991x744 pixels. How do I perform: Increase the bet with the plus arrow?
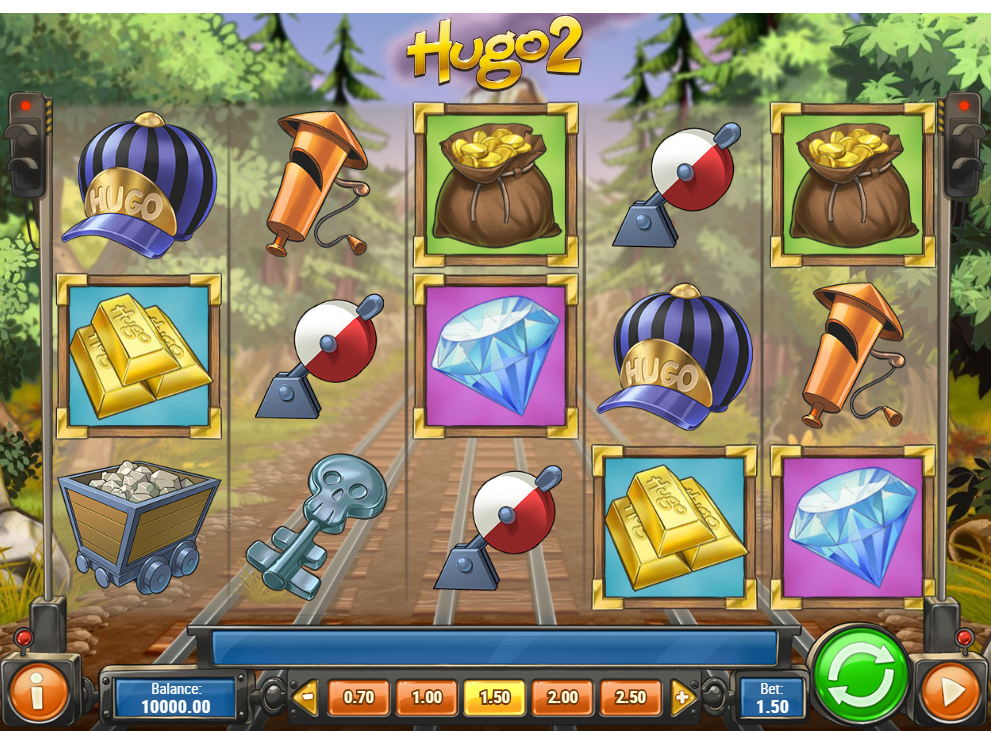click(x=682, y=697)
